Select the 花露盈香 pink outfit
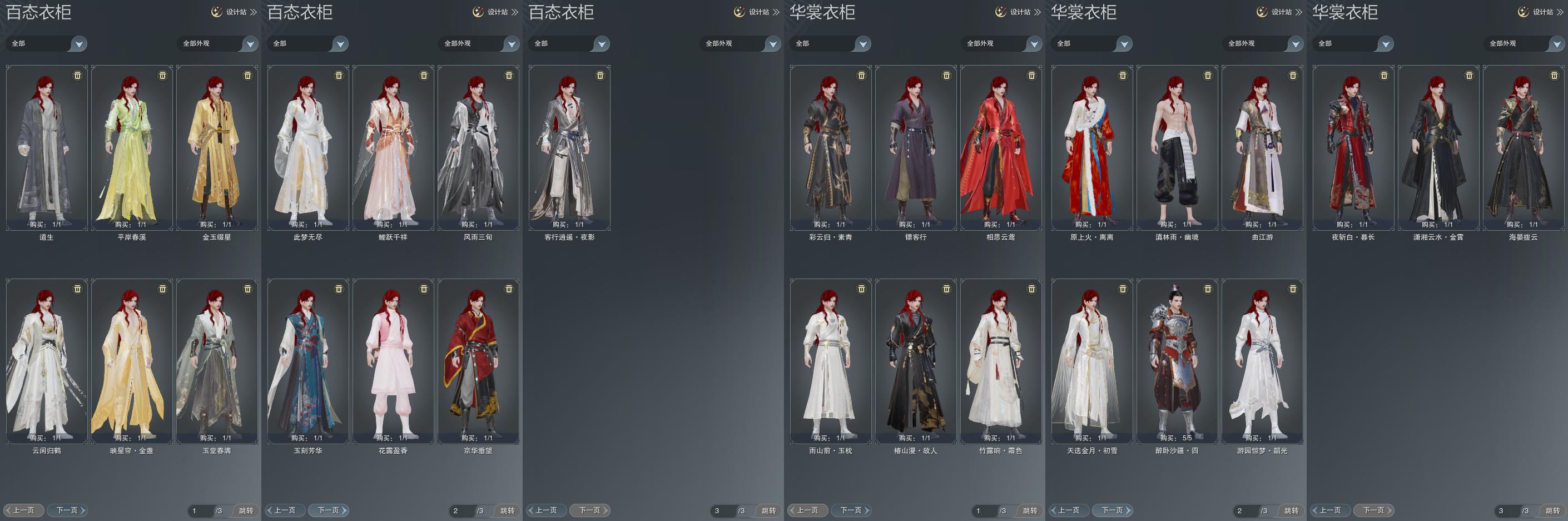Screen dimensions: 1568x521 [x=393, y=361]
